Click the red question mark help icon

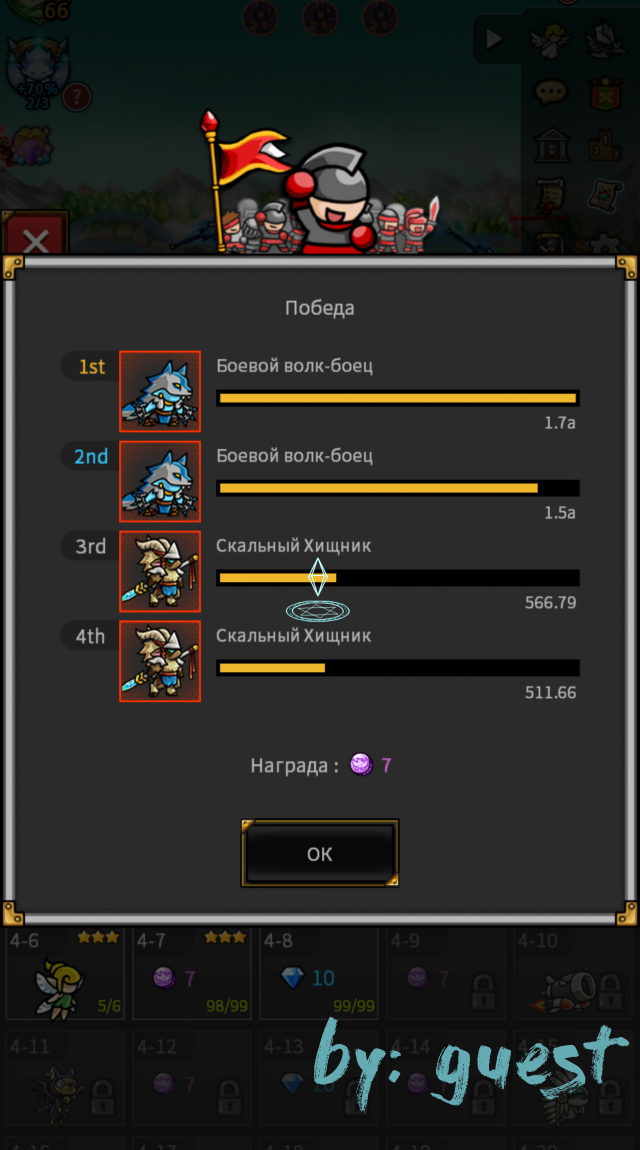(x=78, y=96)
